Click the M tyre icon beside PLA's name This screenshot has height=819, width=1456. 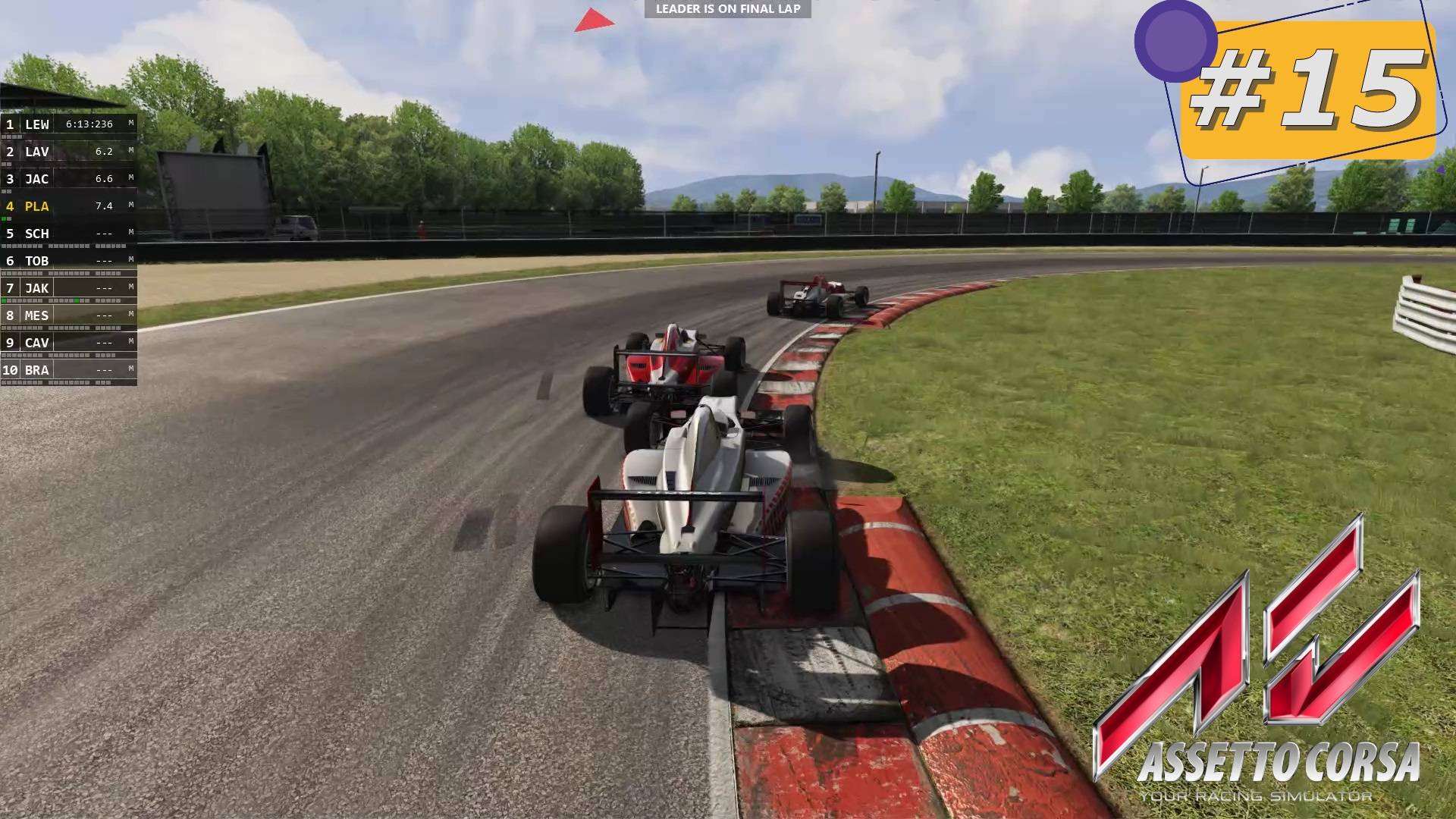[130, 206]
